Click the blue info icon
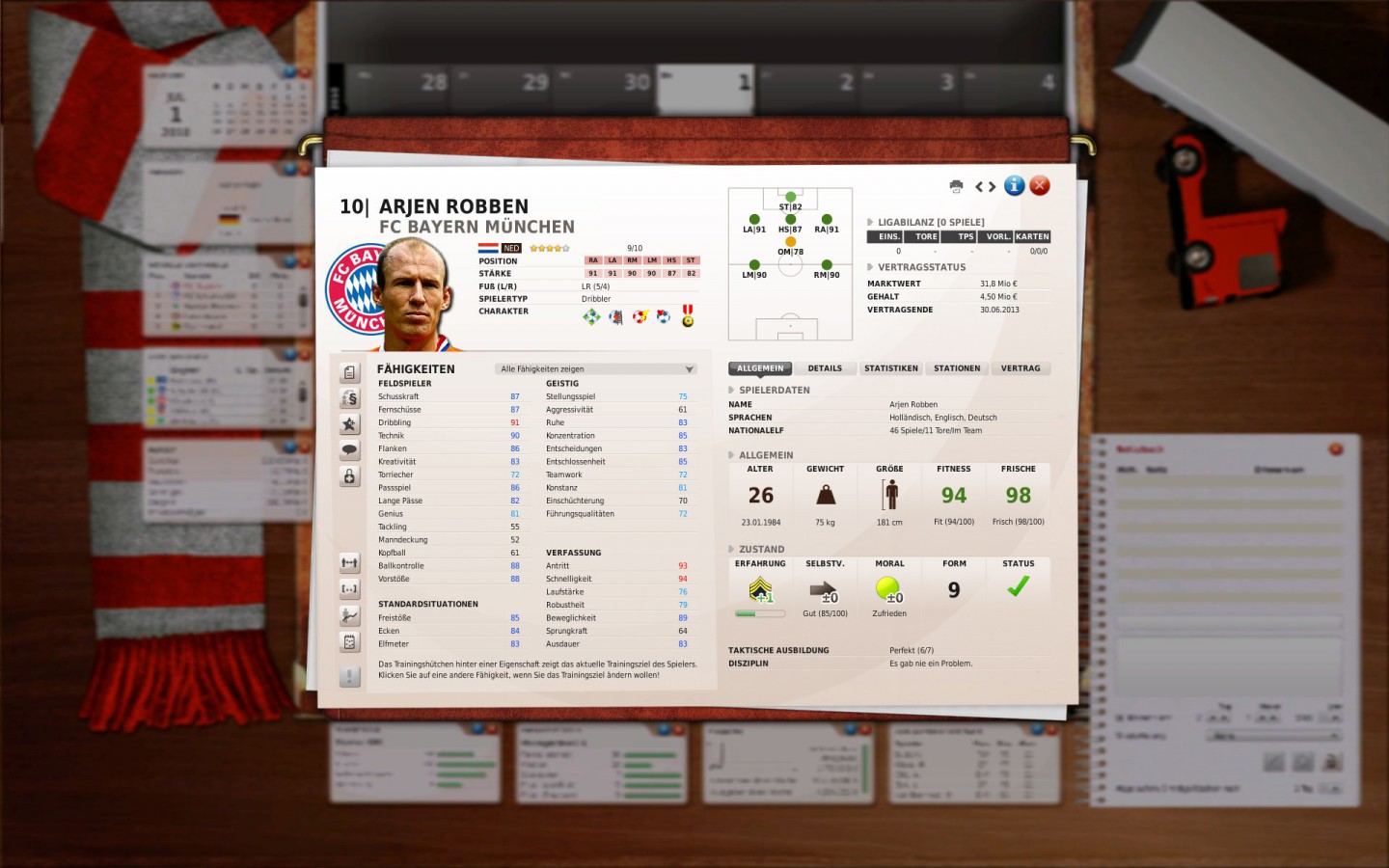This screenshot has height=868, width=1389. 1015,185
